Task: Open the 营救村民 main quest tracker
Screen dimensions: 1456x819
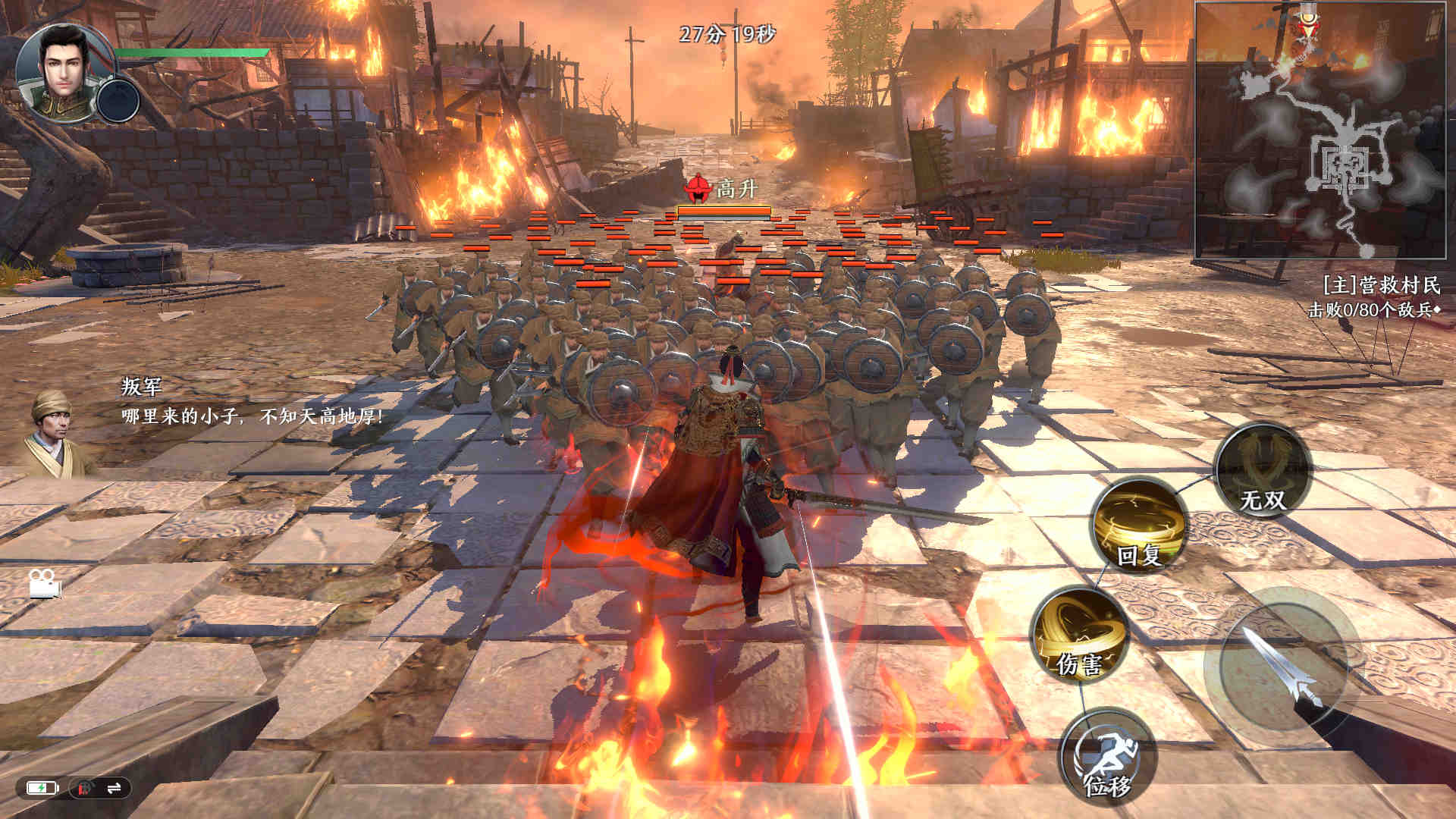Action: point(1380,285)
